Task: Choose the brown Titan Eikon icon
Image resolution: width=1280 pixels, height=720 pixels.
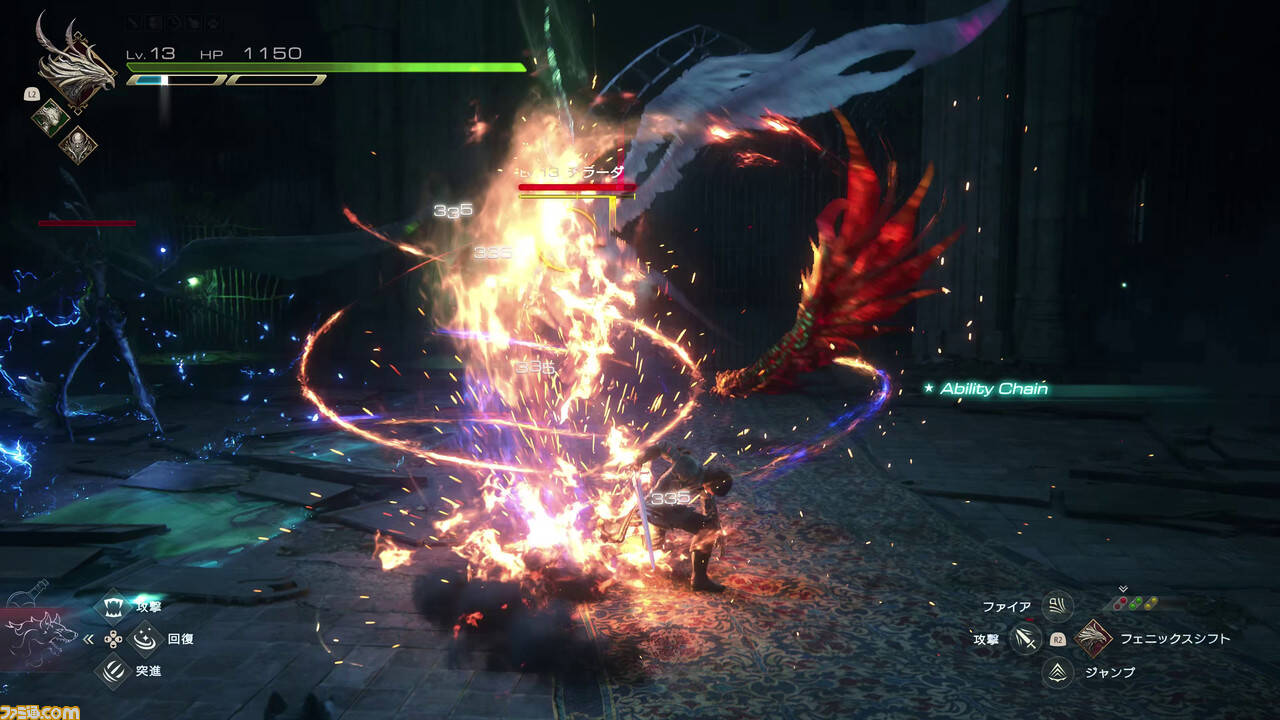Action: pos(76,146)
